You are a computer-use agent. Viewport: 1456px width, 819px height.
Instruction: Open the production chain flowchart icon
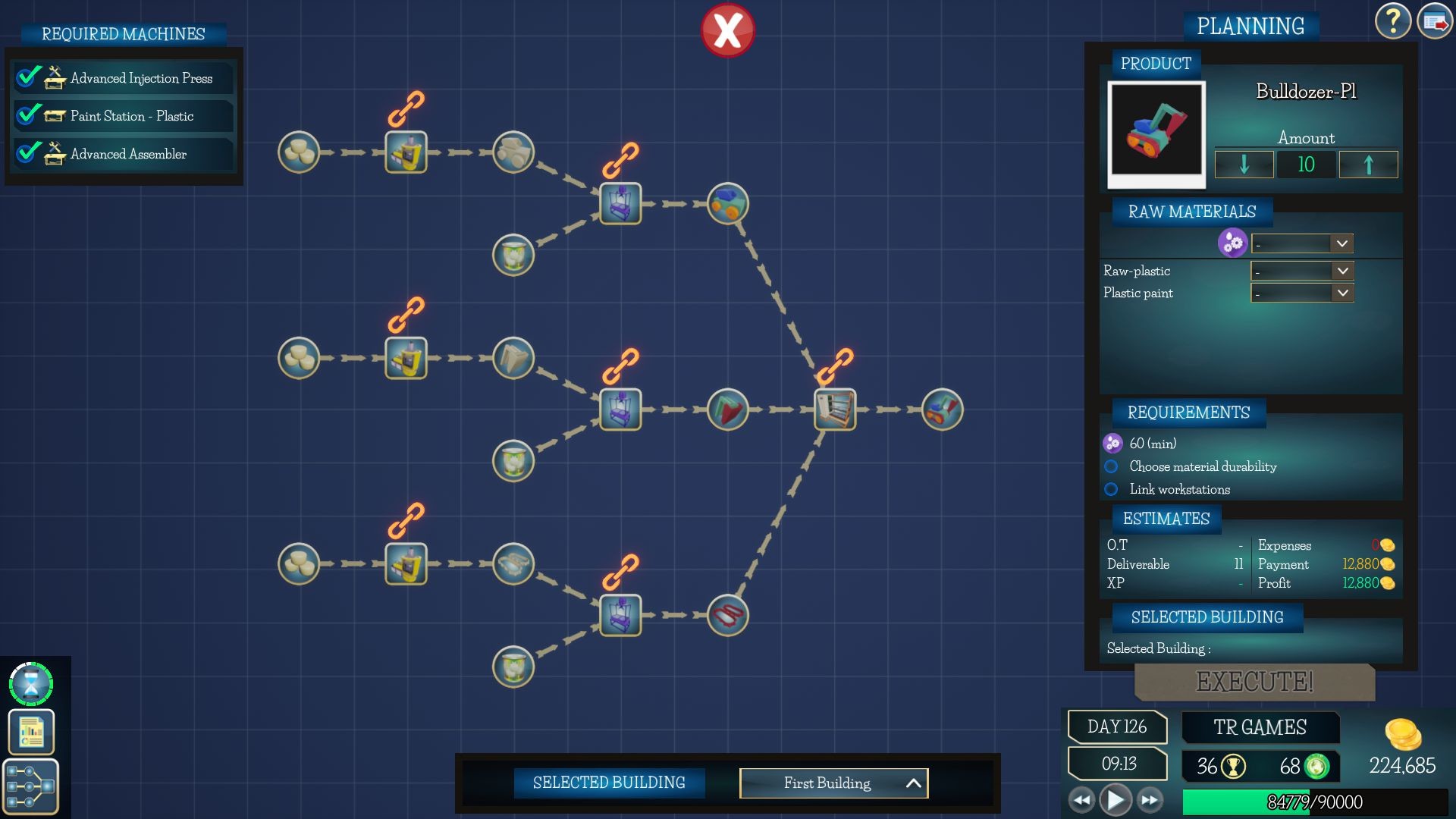tap(30, 787)
